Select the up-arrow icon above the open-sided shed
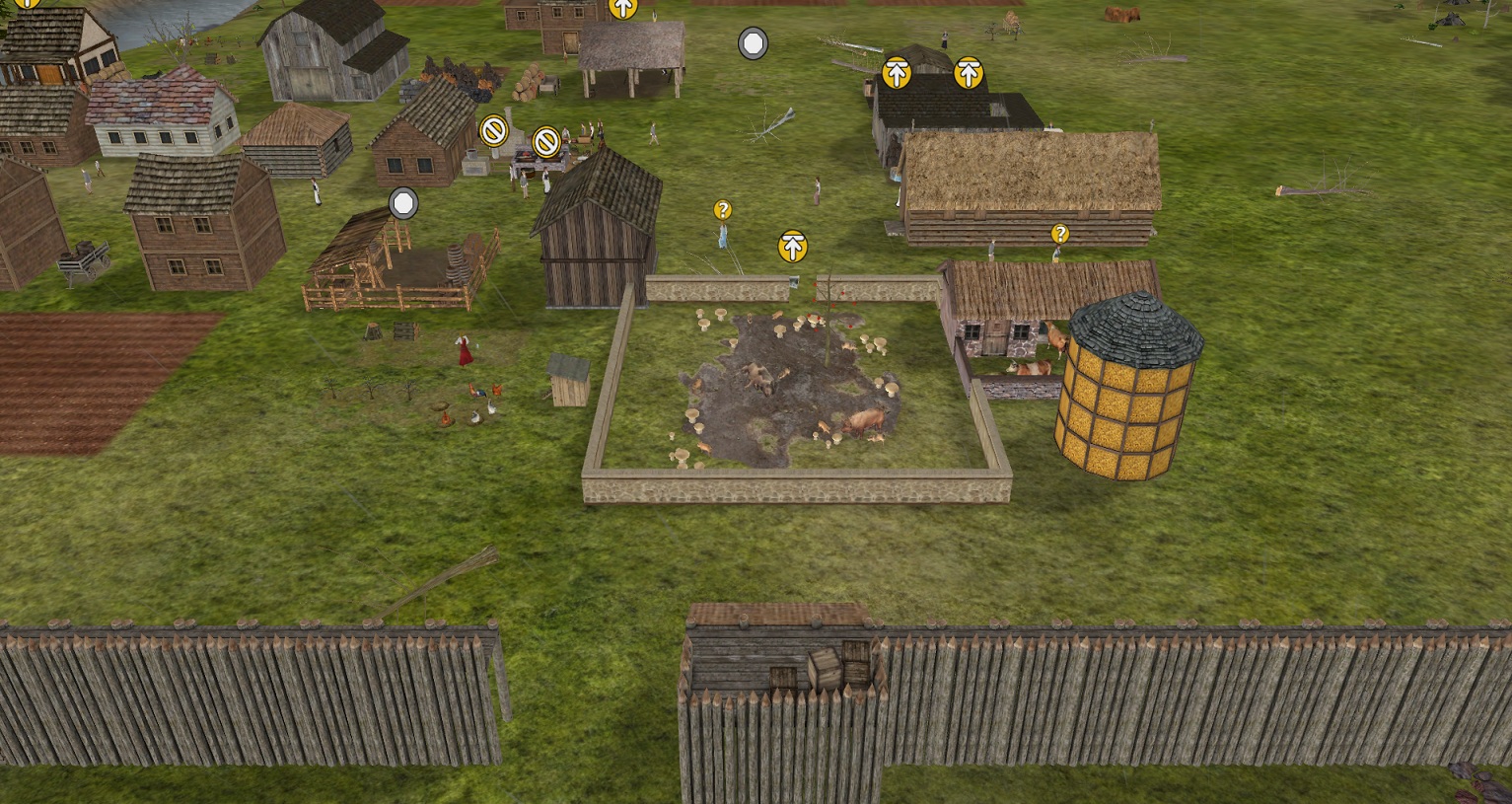This screenshot has height=804, width=1512. pyautogui.click(x=623, y=8)
